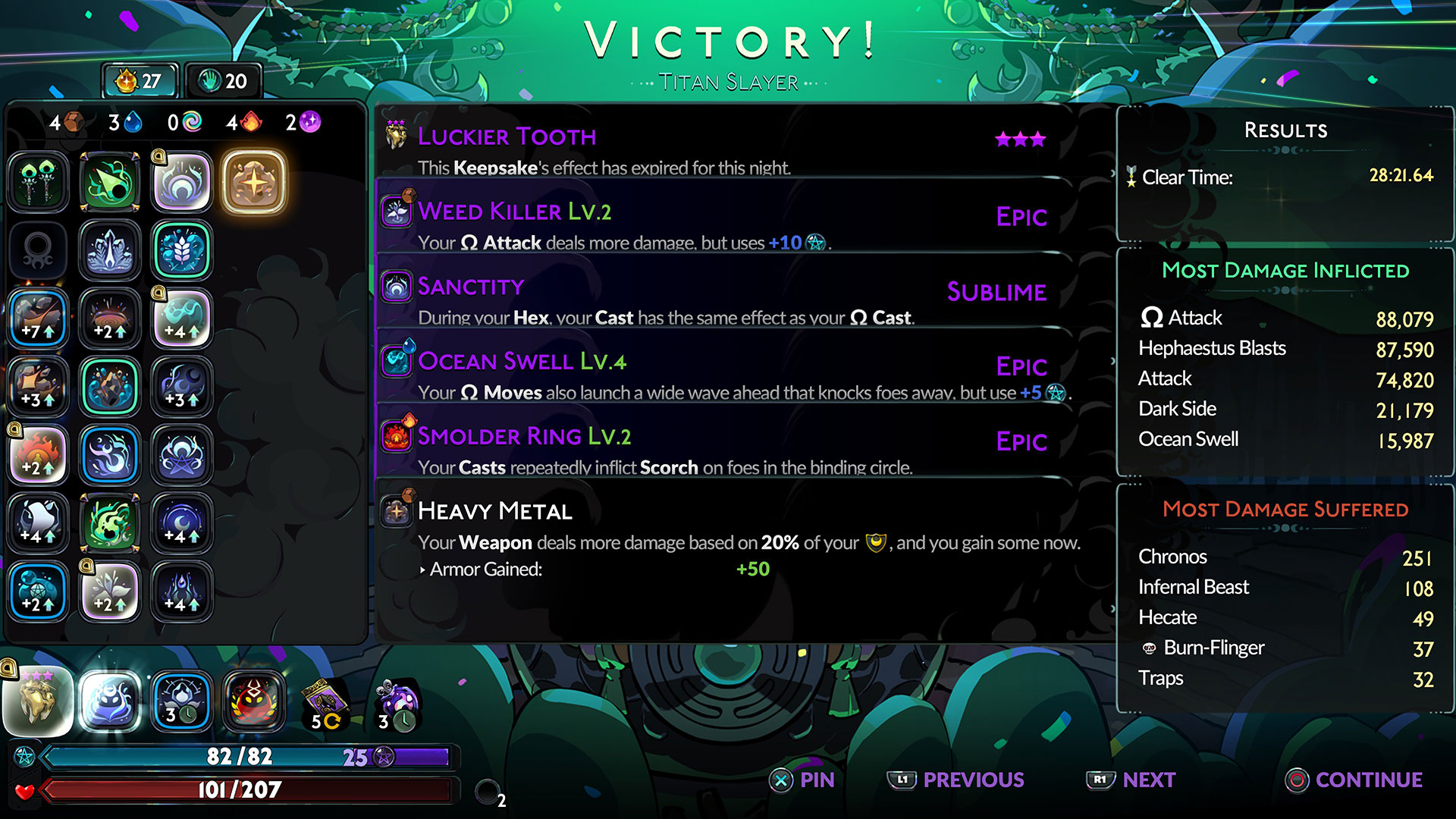The image size is (1456, 819).
Task: Select the red masked face icon
Action: 254,701
